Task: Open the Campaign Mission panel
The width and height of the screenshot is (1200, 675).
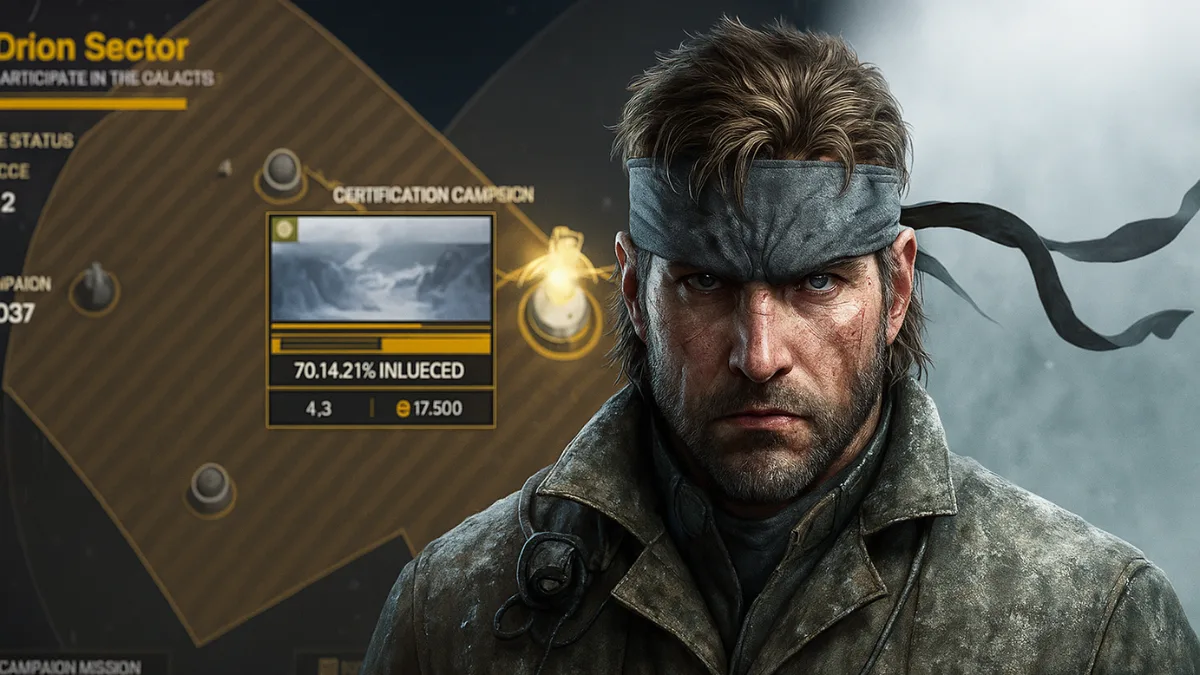Action: point(72,665)
